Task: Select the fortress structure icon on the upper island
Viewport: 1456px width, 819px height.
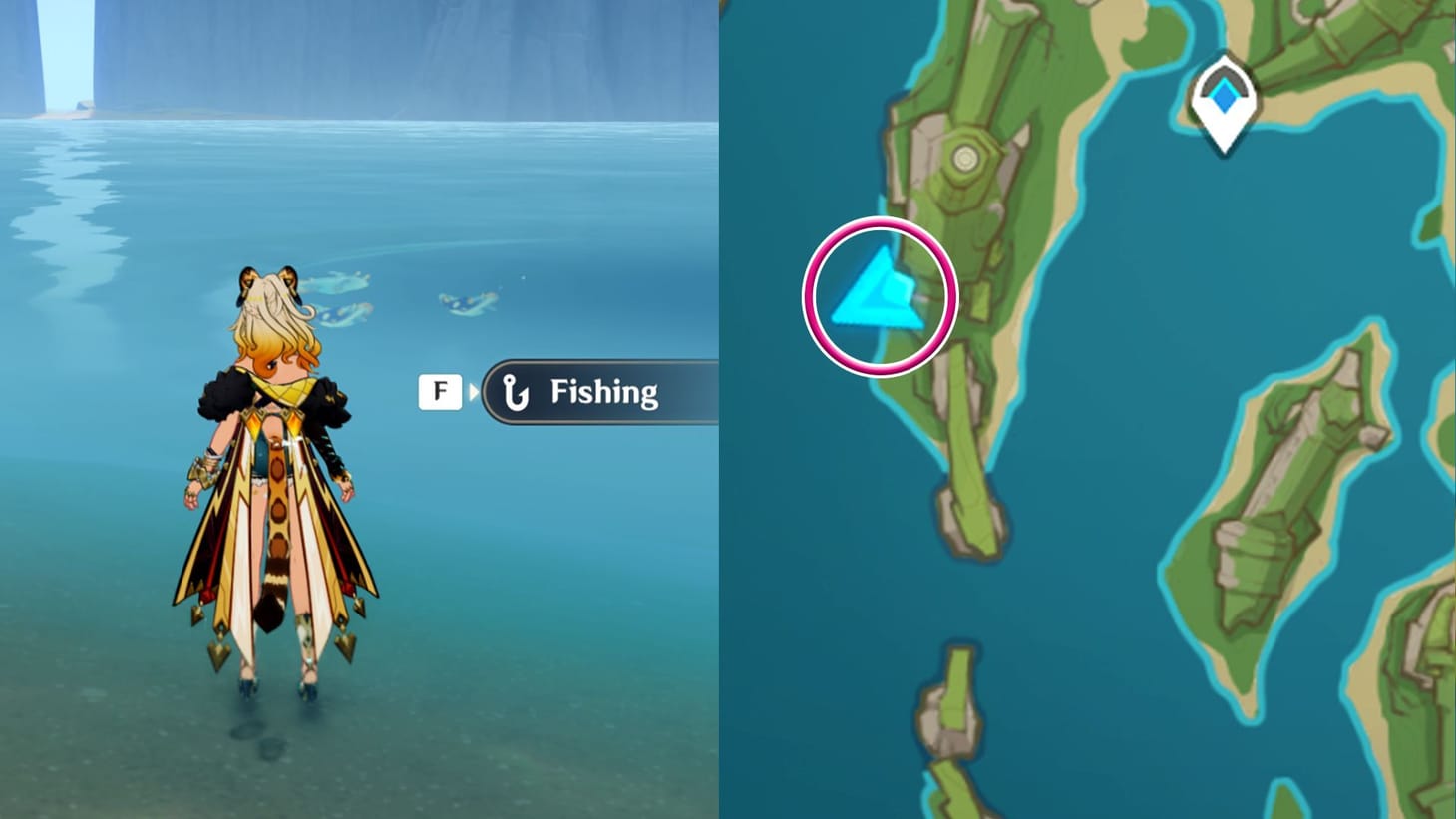Action: coord(965,158)
